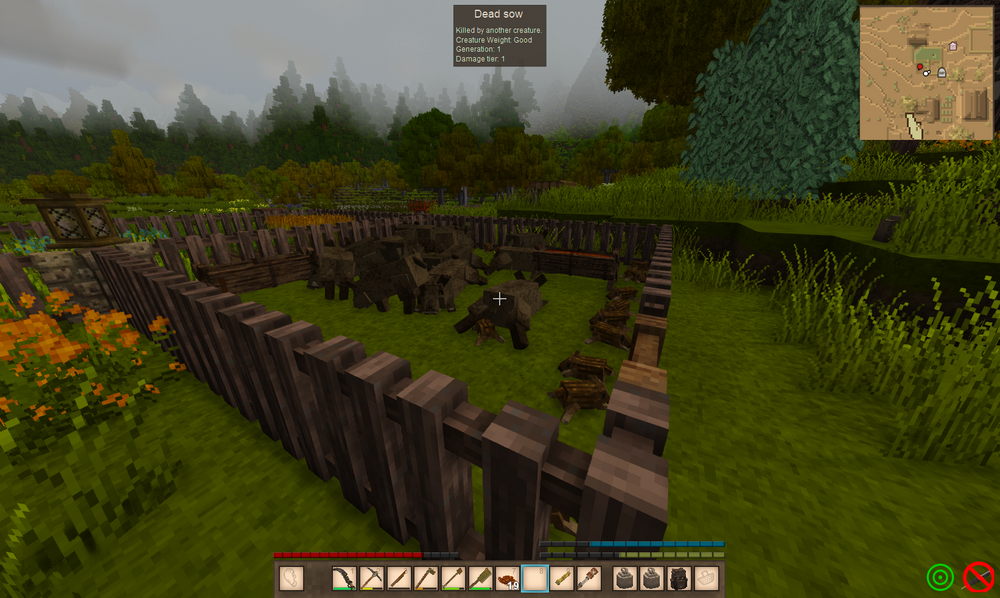Select the cooked meat stack of 19
This screenshot has height=598, width=1000.
(507, 578)
